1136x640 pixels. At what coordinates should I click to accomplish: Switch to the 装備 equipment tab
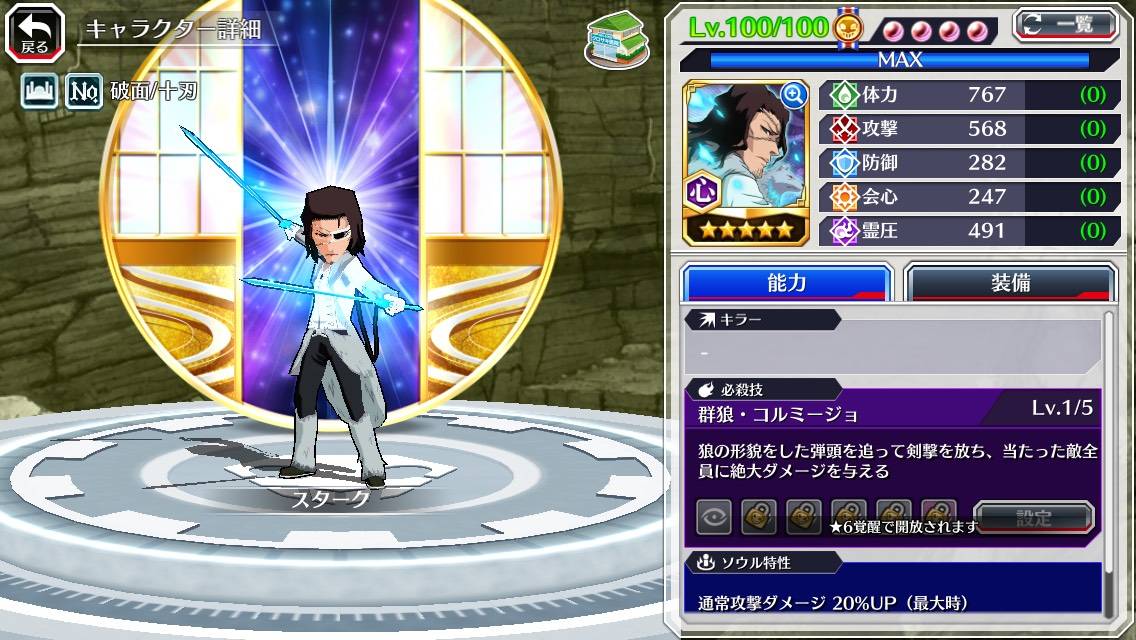(1010, 283)
